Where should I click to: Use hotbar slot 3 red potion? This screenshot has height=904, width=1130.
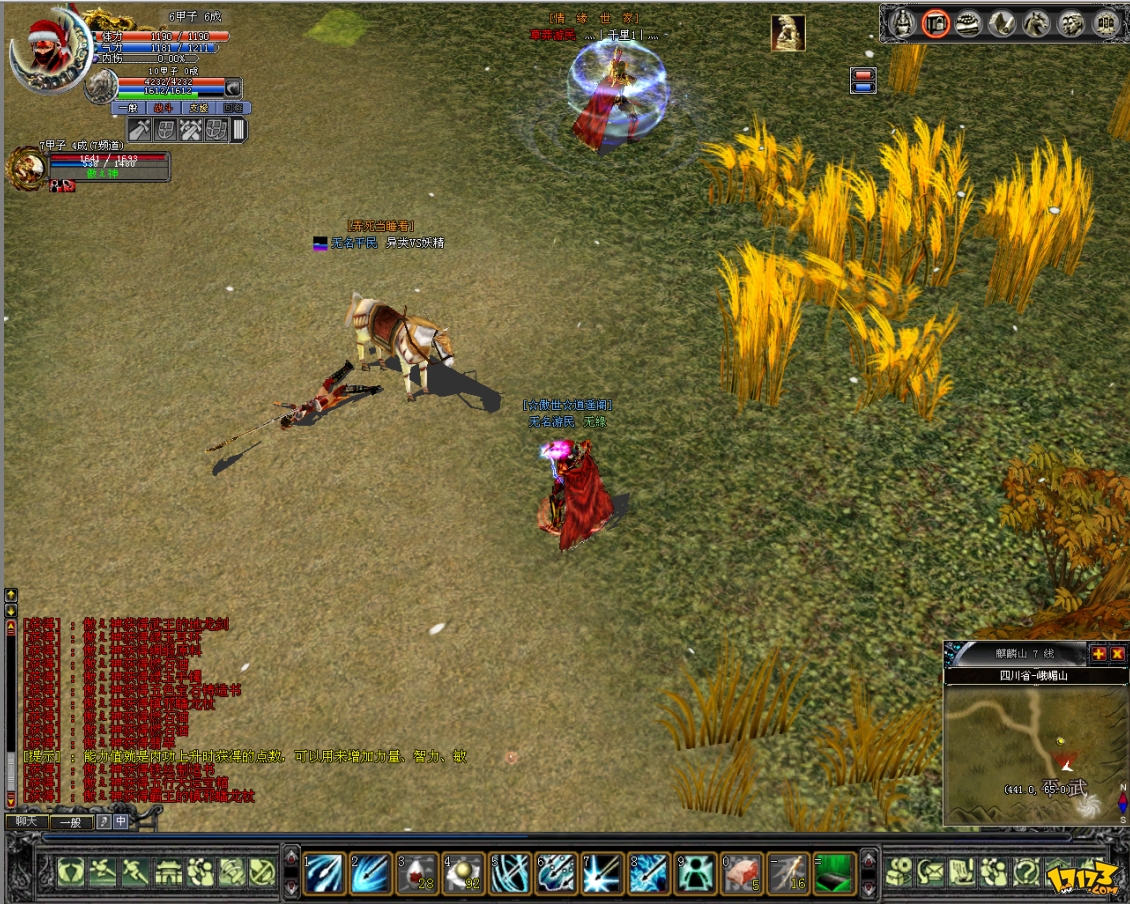pos(418,873)
